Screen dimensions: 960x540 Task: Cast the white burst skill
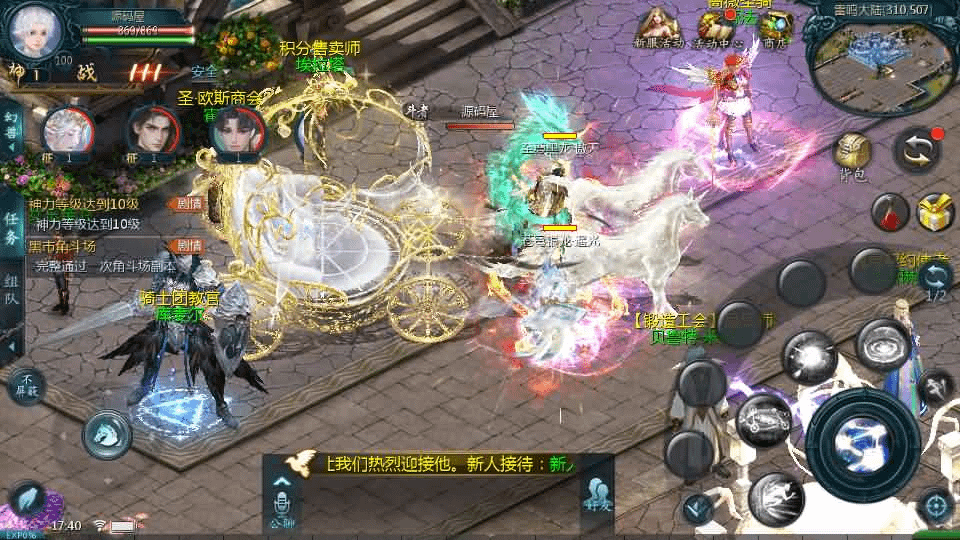point(808,356)
